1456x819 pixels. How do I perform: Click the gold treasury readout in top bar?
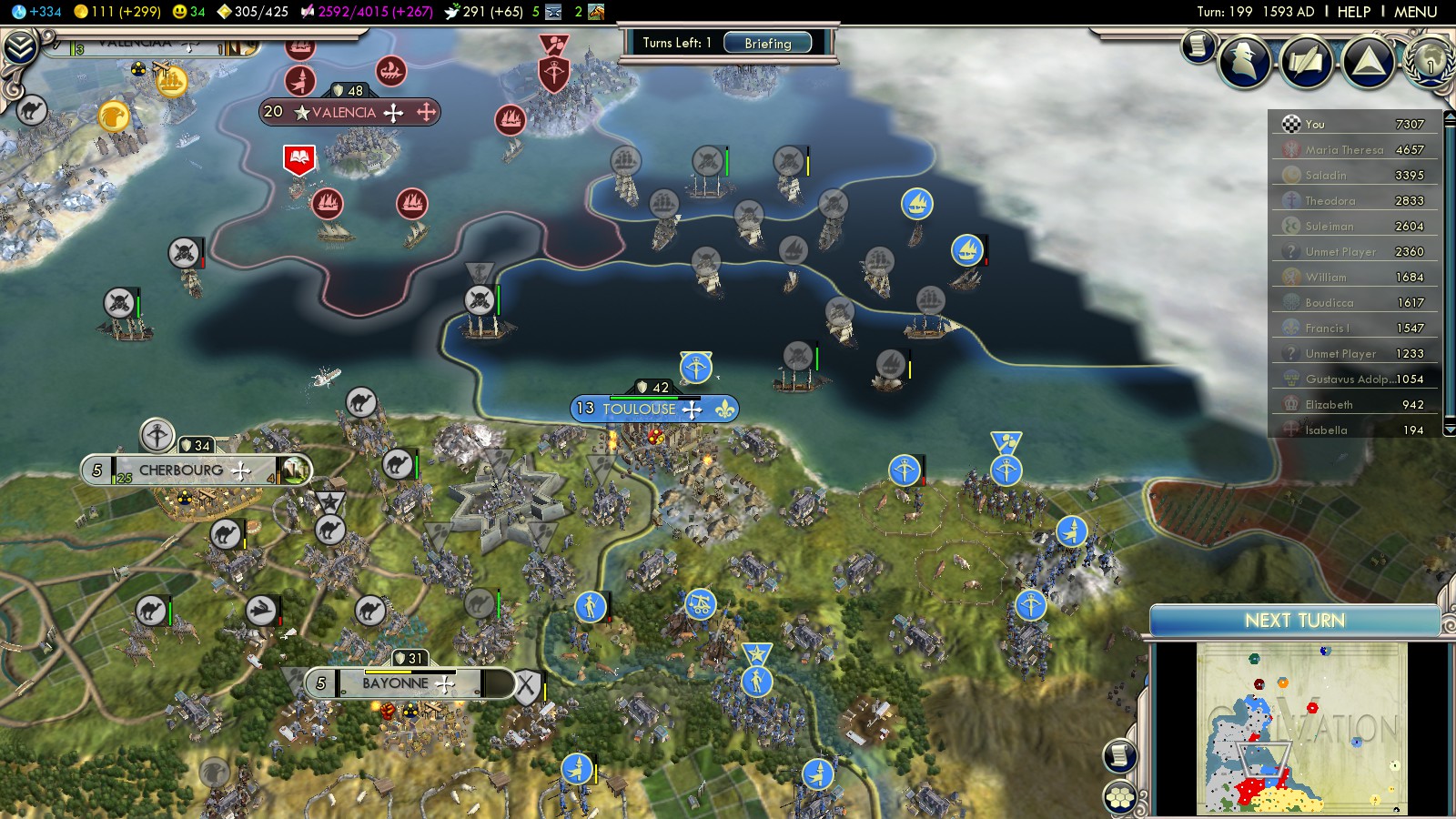pyautogui.click(x=116, y=12)
